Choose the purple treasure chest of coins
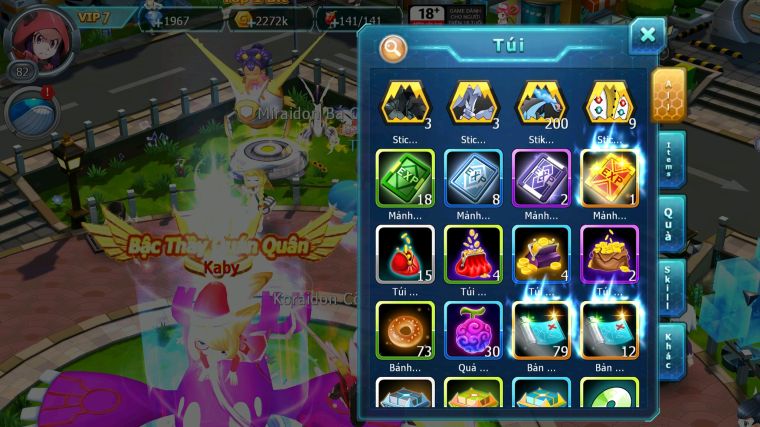Viewport: 760px width, 427px height. point(541,253)
